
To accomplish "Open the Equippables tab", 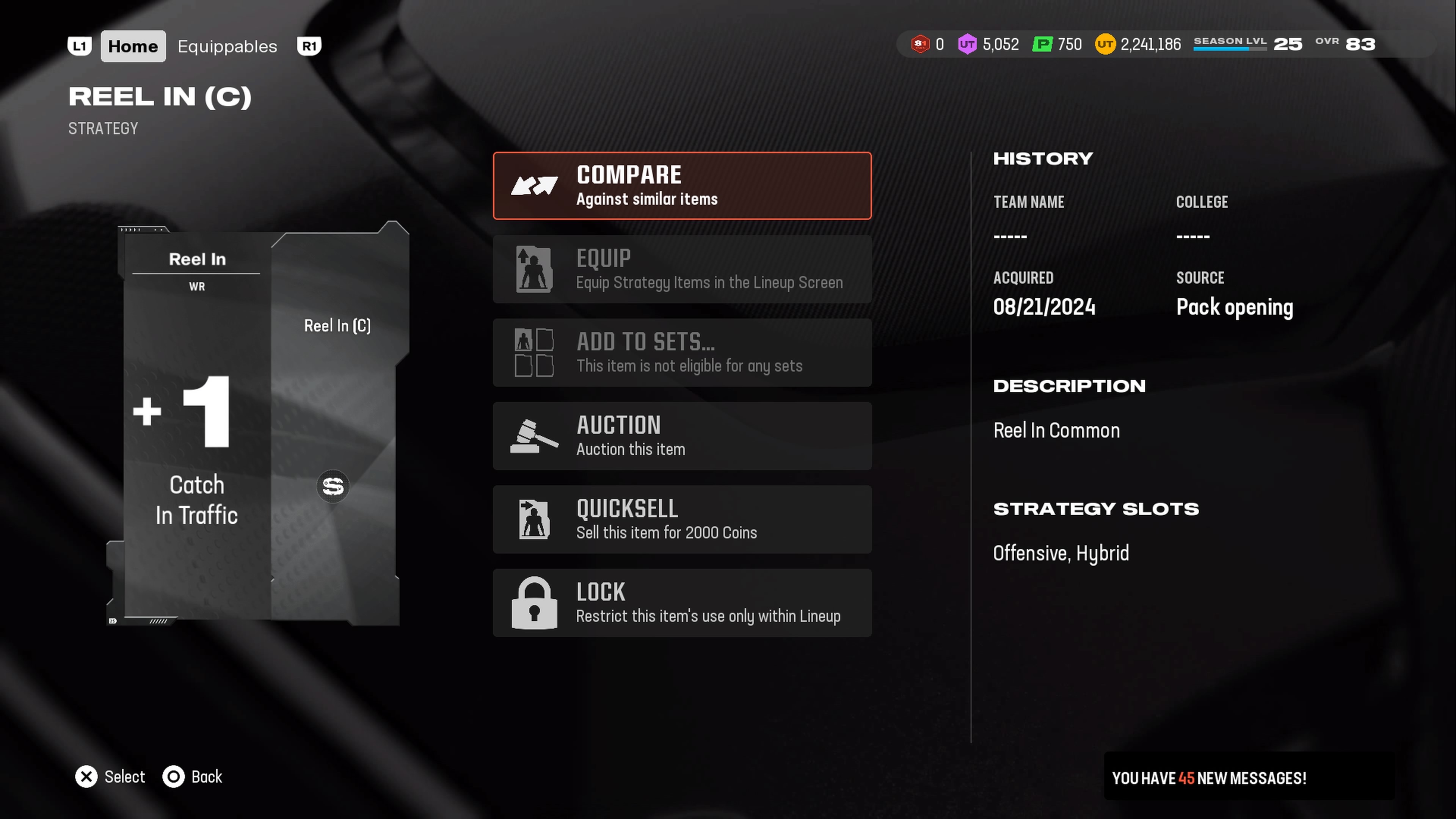I will click(x=227, y=46).
